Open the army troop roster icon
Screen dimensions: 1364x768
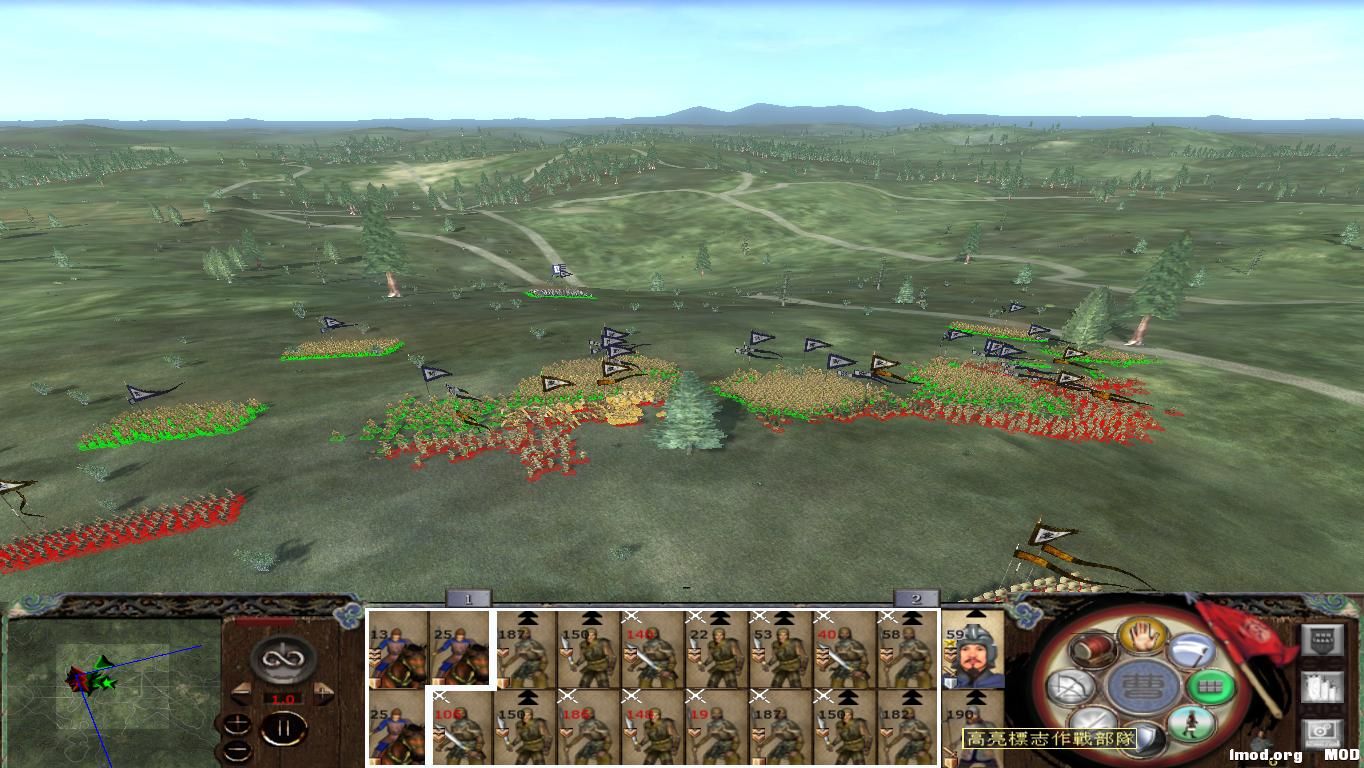click(x=1322, y=687)
